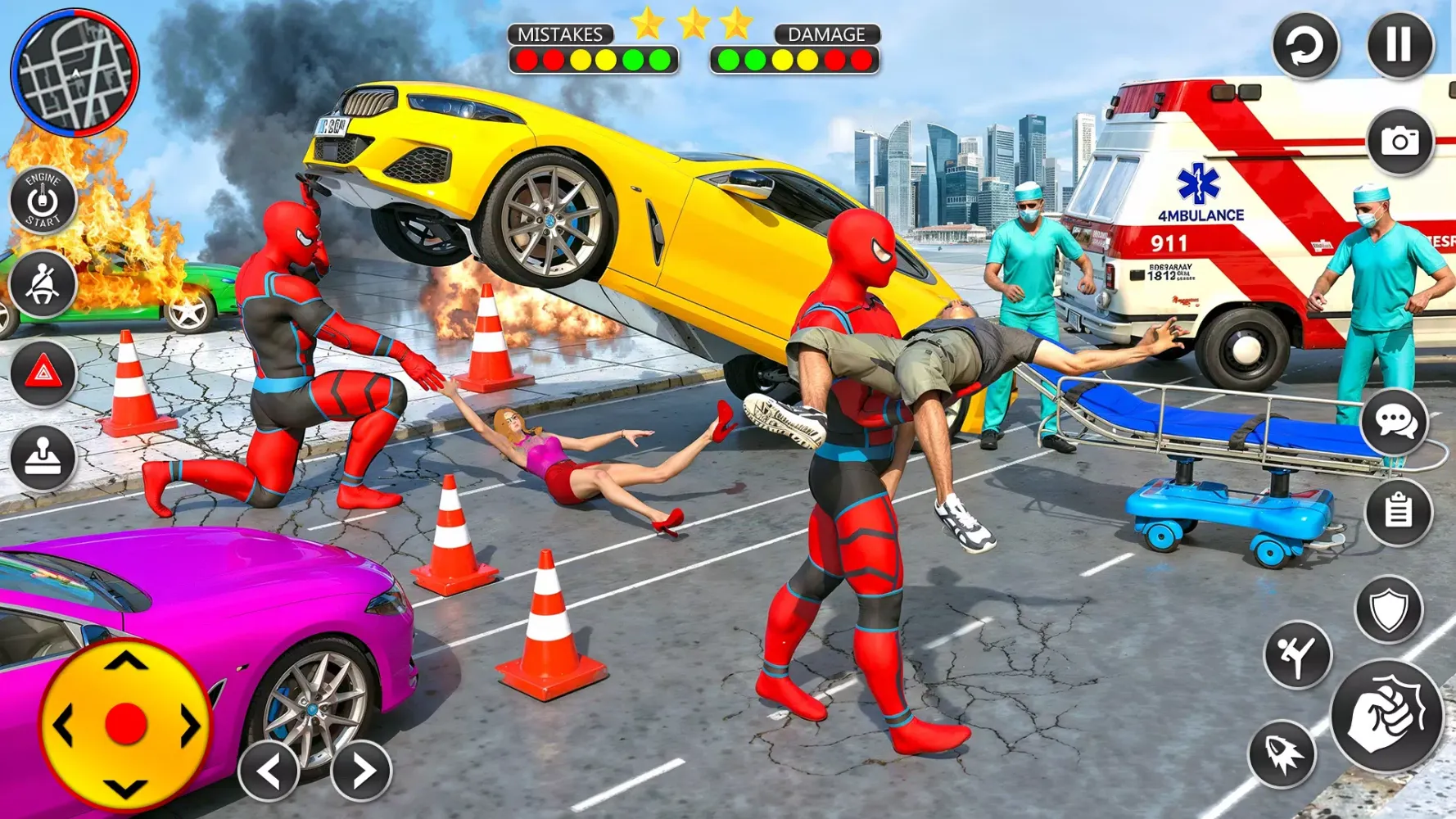The width and height of the screenshot is (1456, 819).
Task: Select the joystick control mode button
Action: pyautogui.click(x=43, y=458)
